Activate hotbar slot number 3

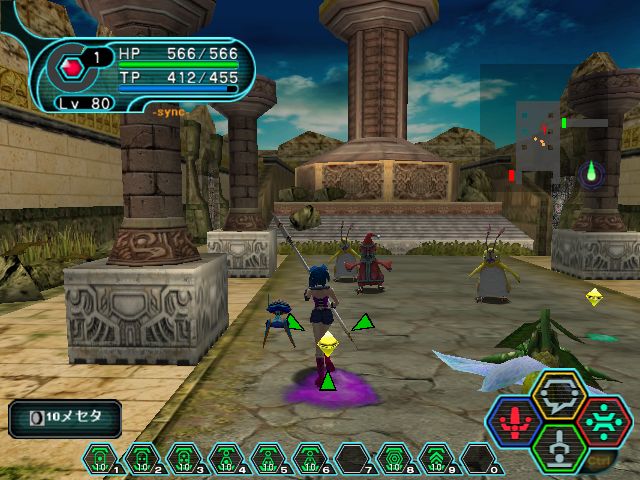point(185,459)
